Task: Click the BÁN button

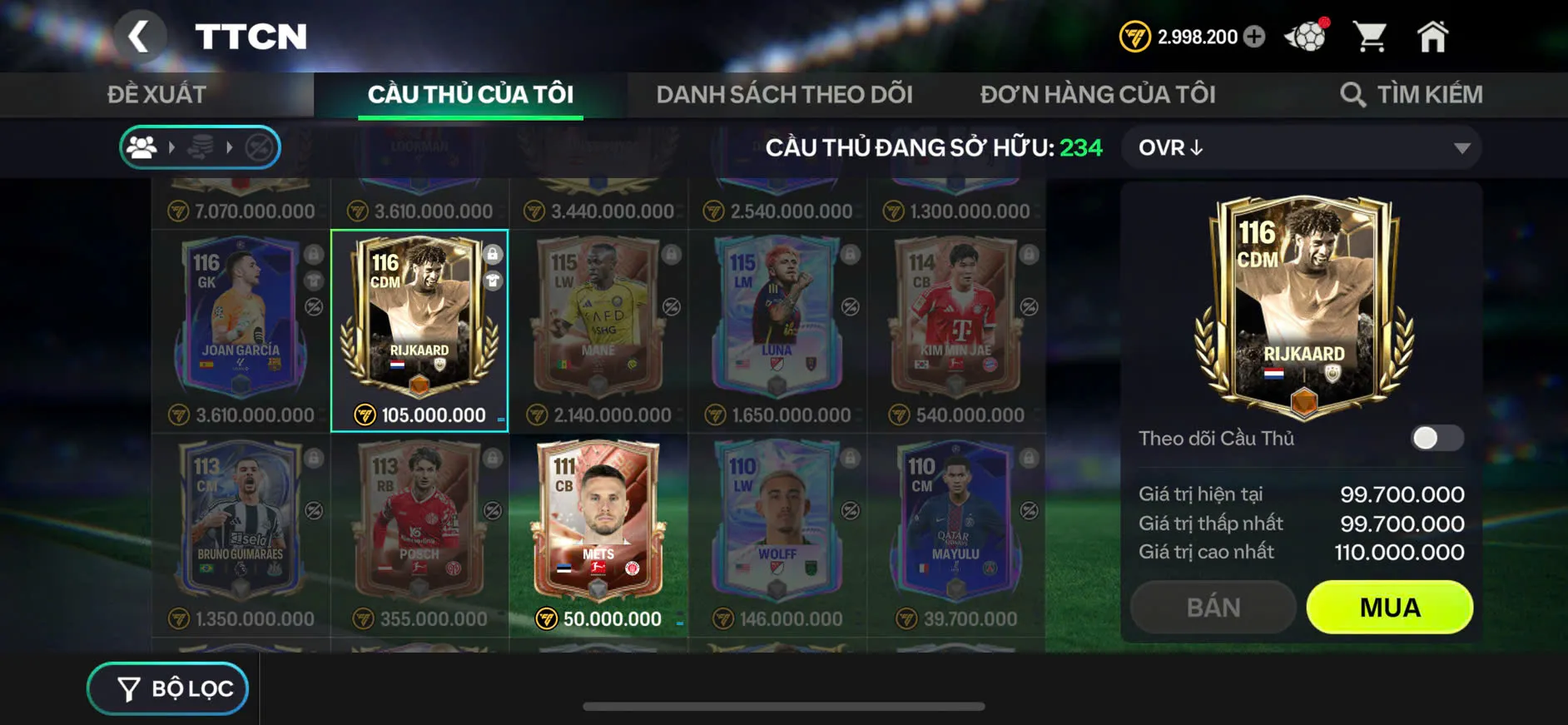Action: pyautogui.click(x=1213, y=607)
